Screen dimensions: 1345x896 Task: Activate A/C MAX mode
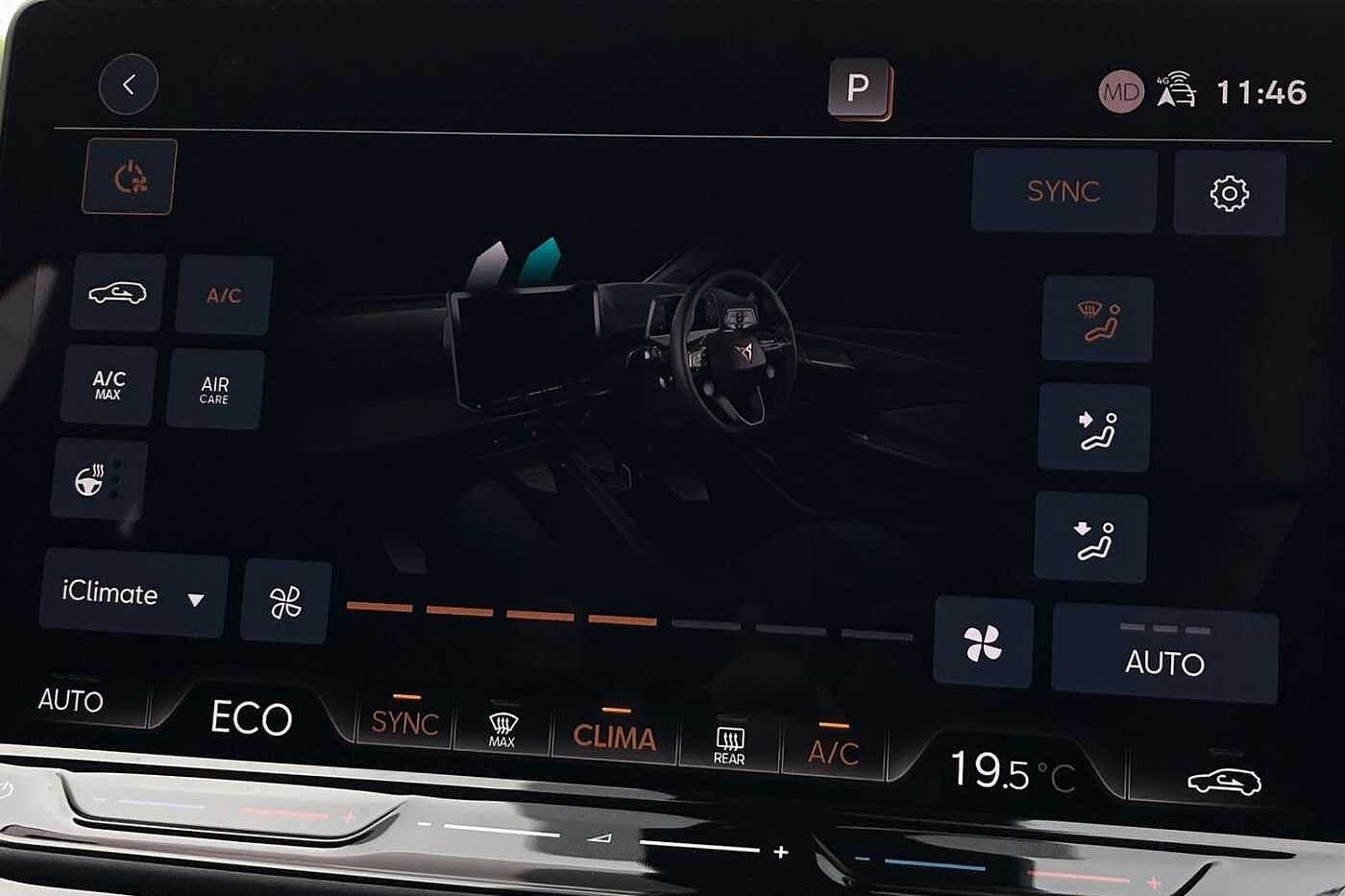click(x=108, y=385)
